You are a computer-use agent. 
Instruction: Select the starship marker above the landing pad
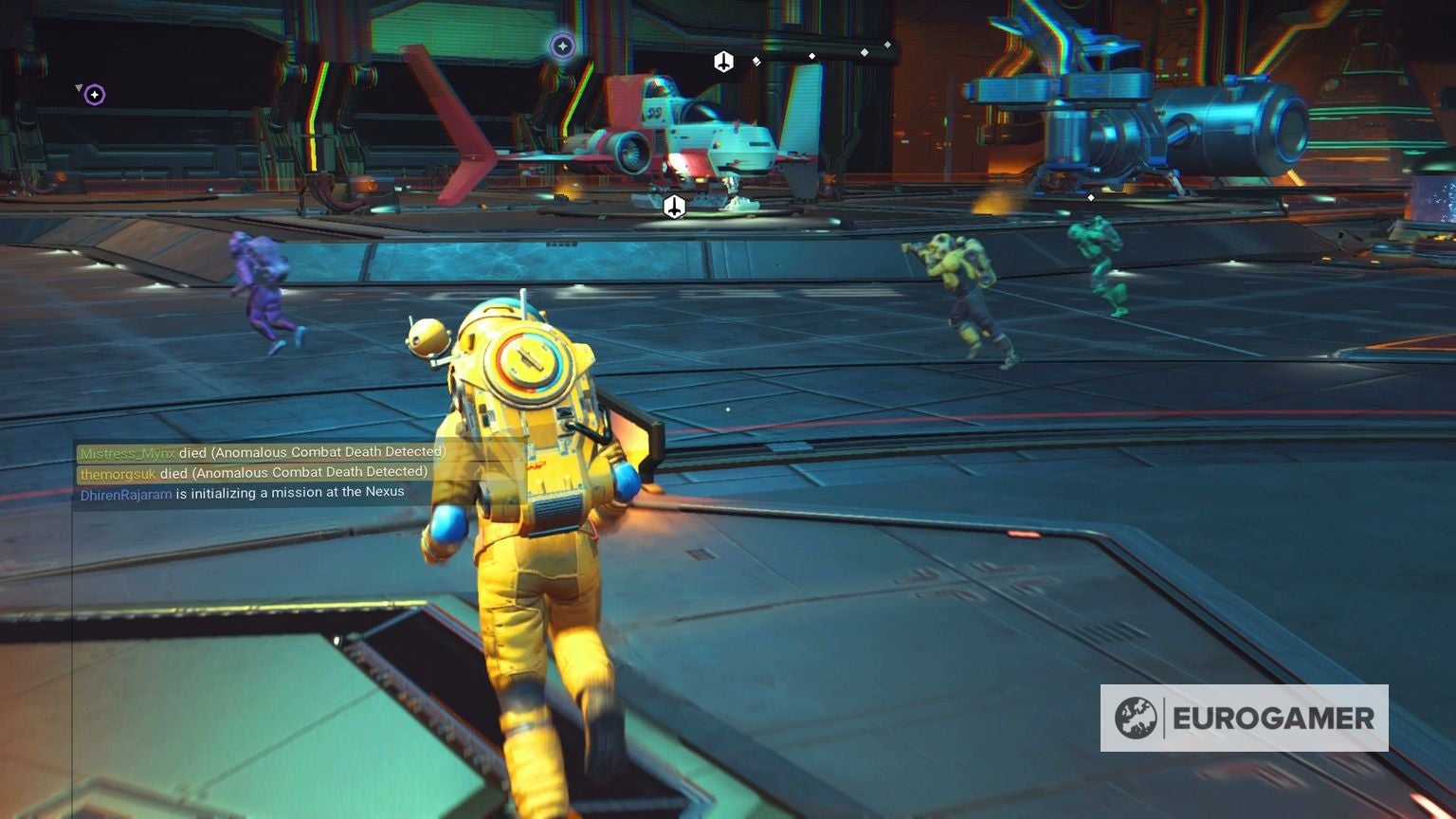point(724,60)
